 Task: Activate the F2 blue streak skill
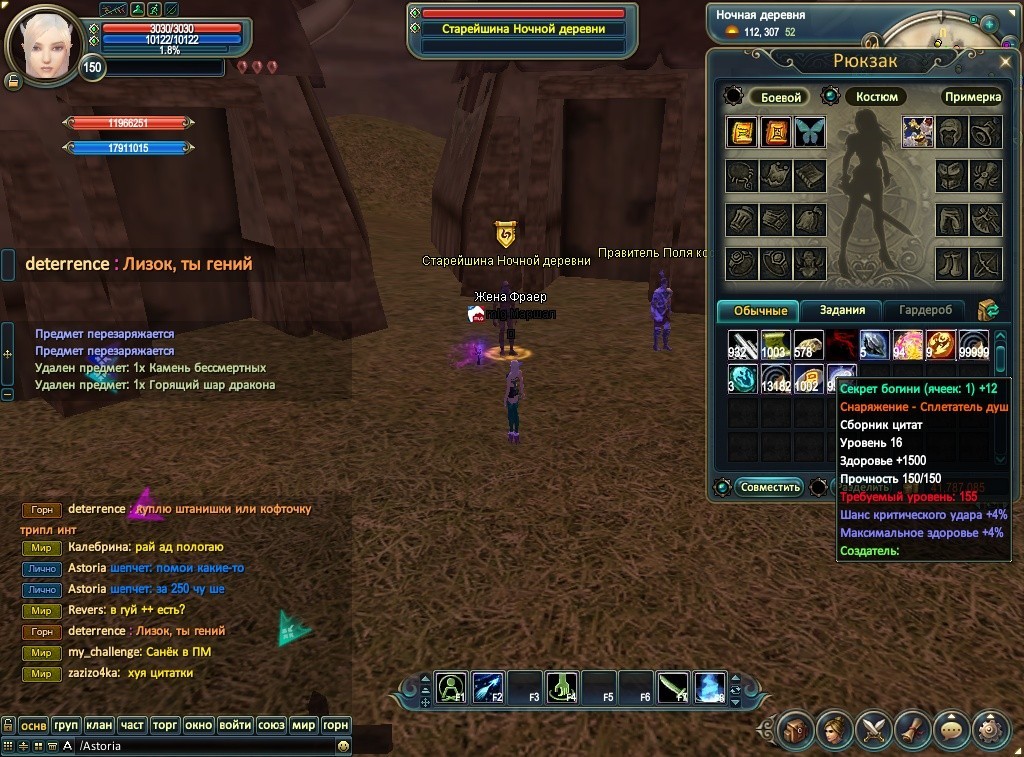pos(487,687)
